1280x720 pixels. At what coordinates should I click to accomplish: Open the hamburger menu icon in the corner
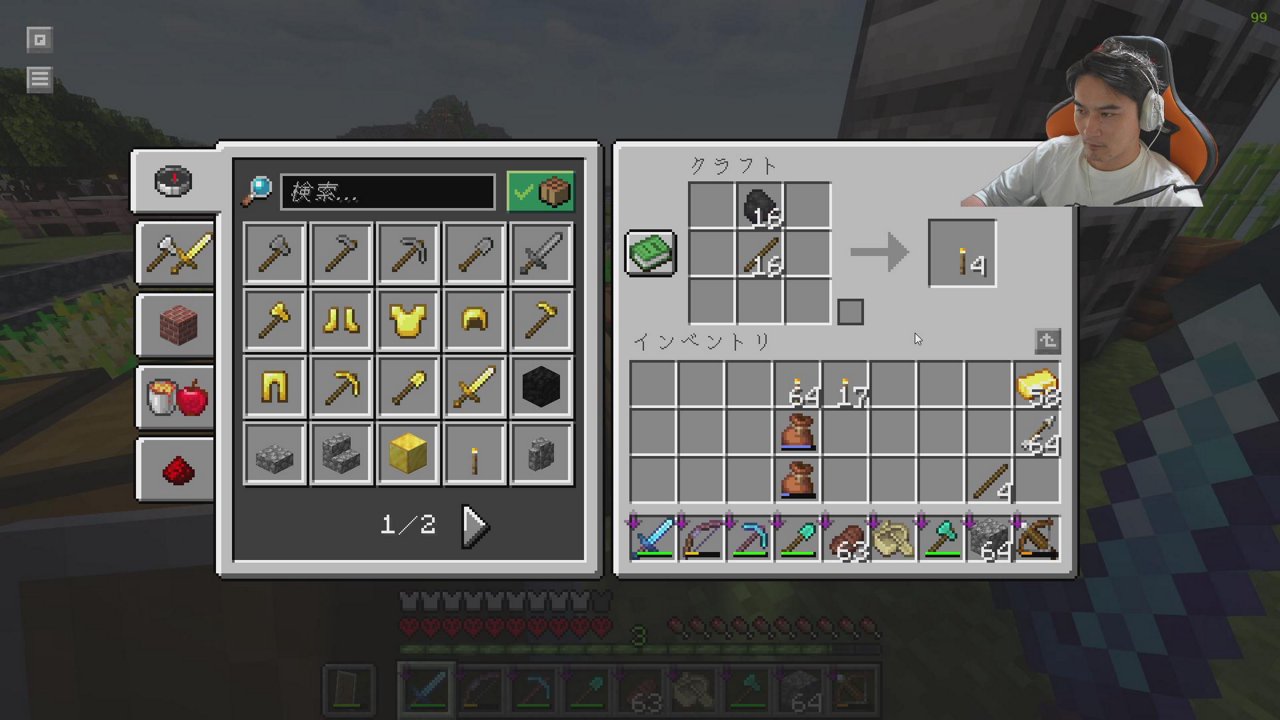39,79
